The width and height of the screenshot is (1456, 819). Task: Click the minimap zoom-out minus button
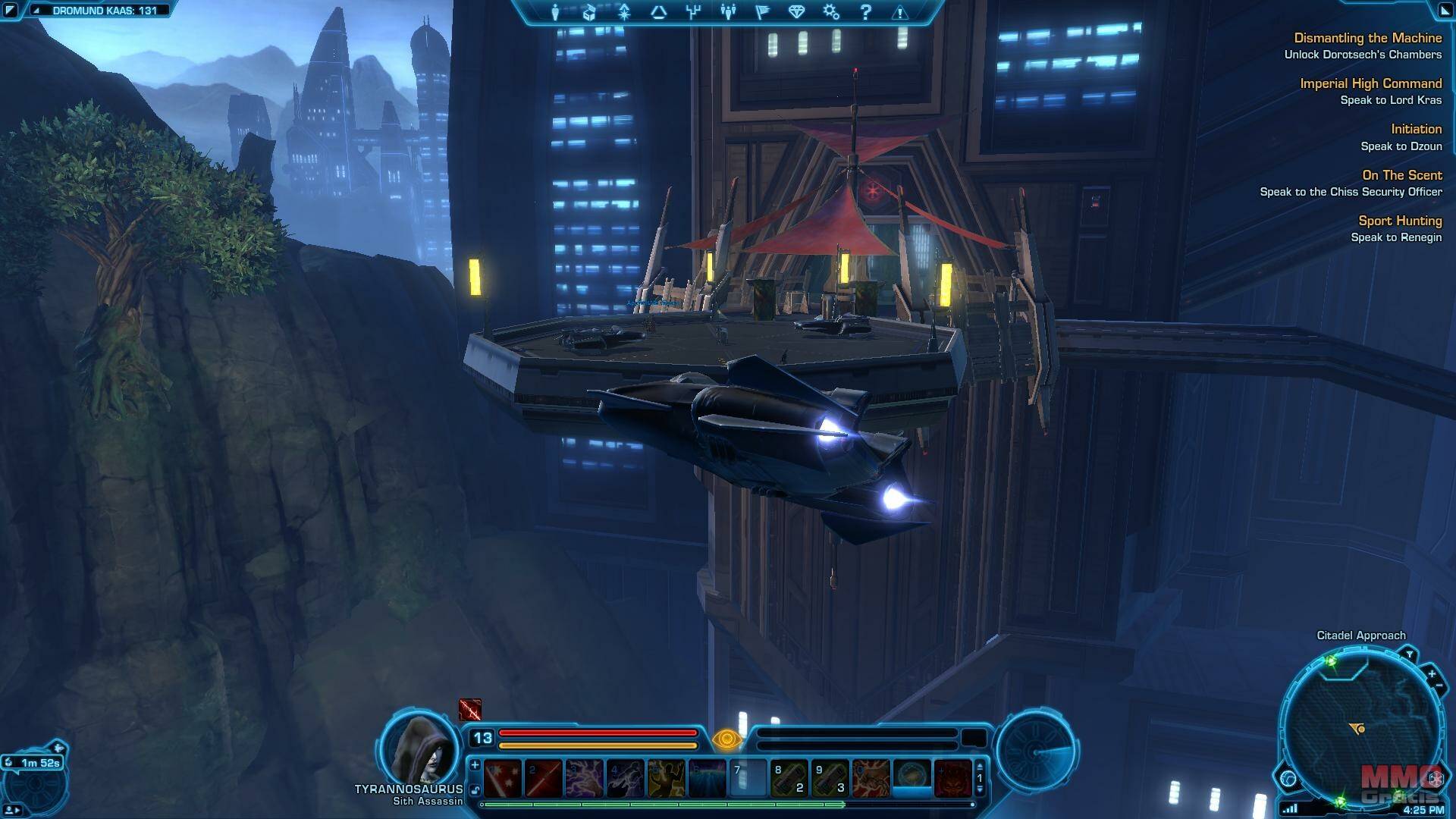coord(1439,686)
